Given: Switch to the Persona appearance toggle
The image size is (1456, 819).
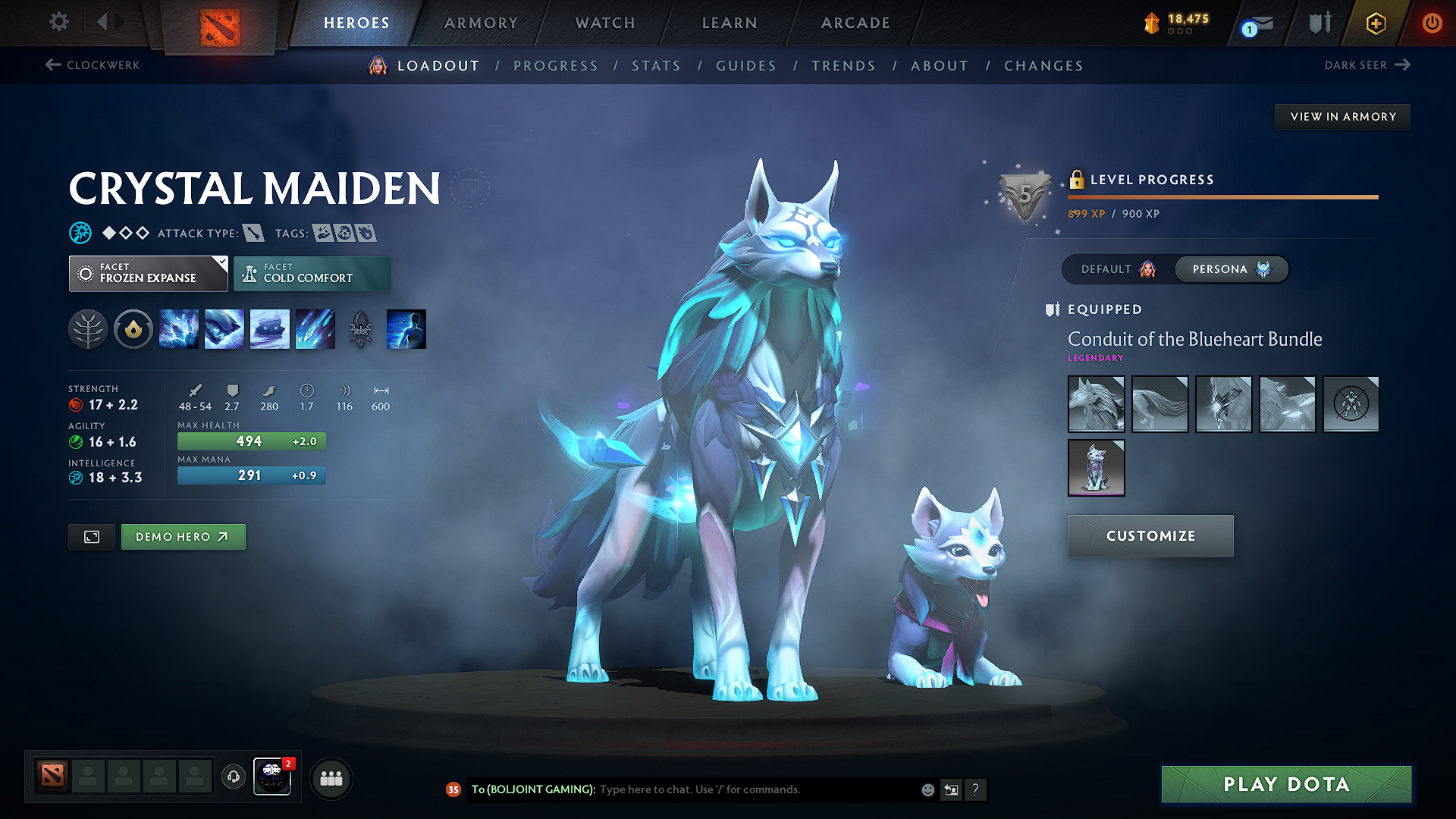Looking at the screenshot, I should click(1231, 269).
